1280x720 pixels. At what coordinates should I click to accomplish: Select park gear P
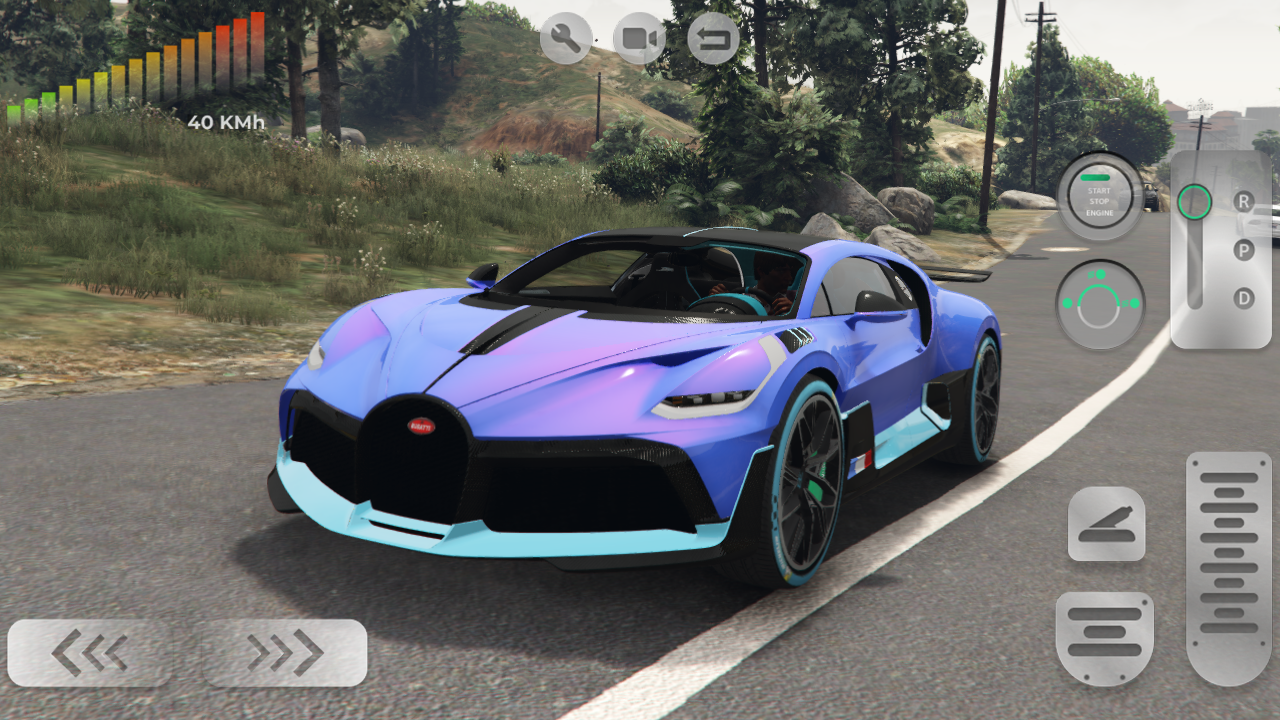tap(1244, 250)
